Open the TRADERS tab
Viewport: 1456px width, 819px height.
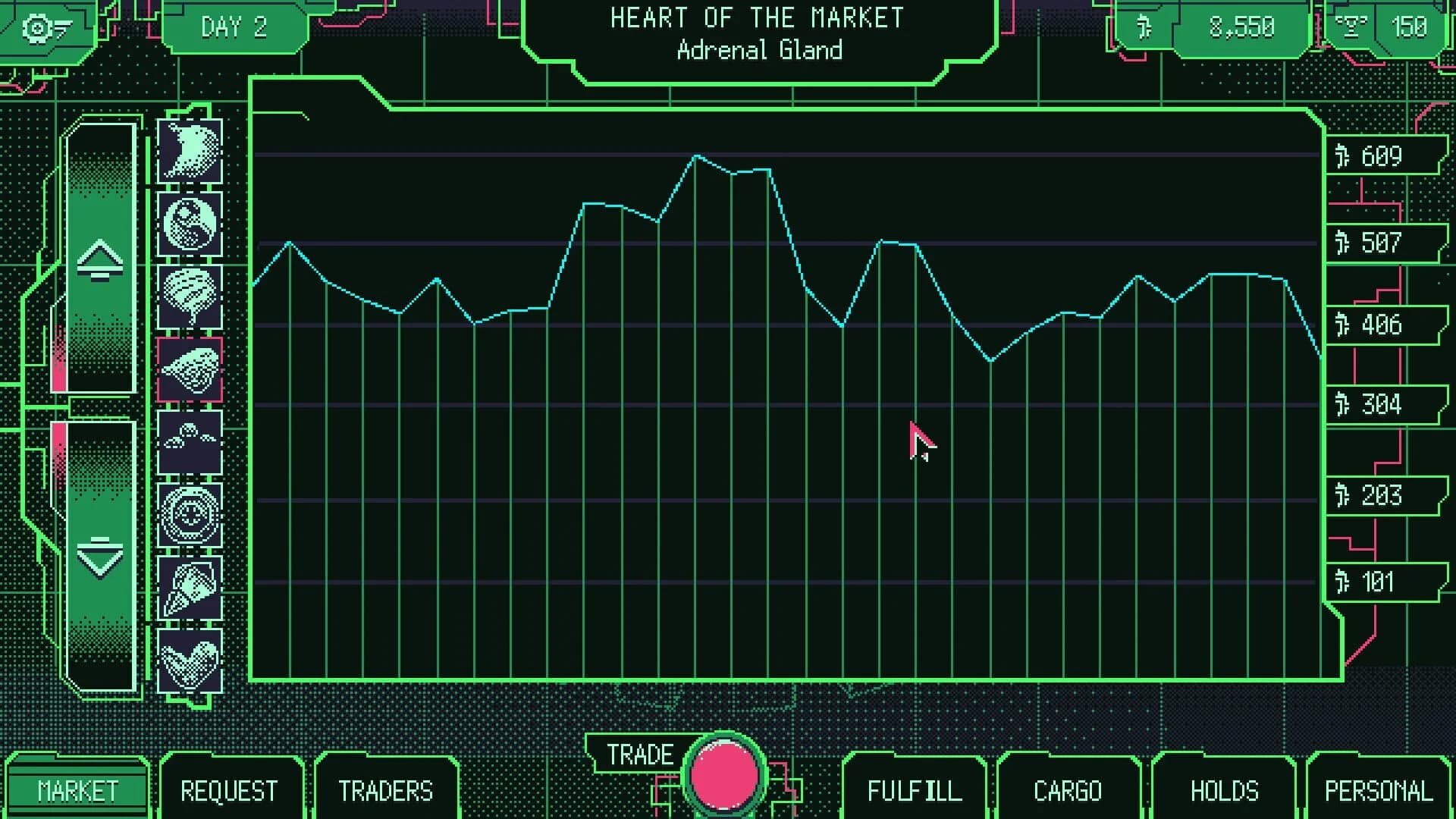click(x=387, y=791)
